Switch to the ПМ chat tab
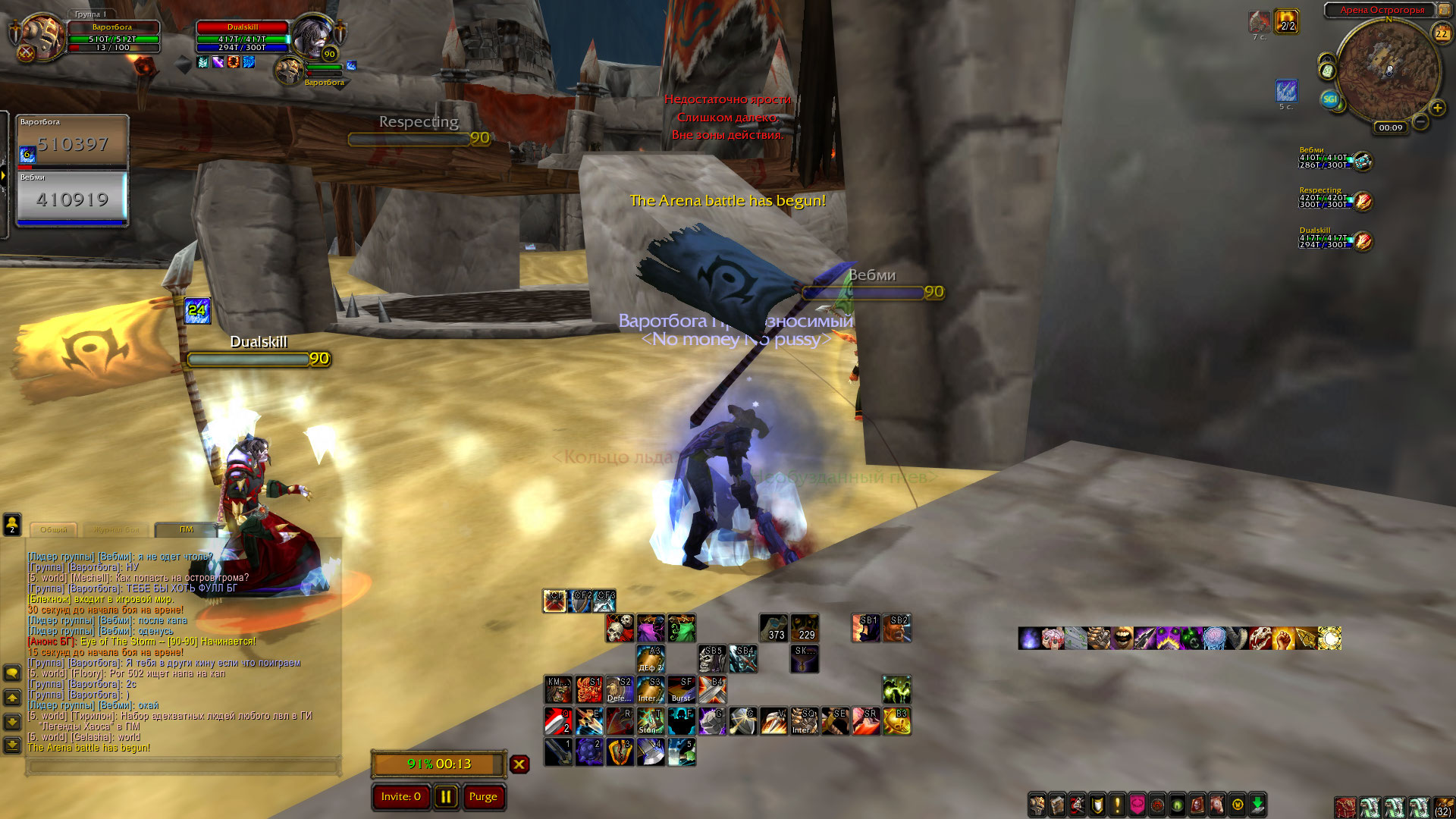The image size is (1456, 819). tap(186, 529)
